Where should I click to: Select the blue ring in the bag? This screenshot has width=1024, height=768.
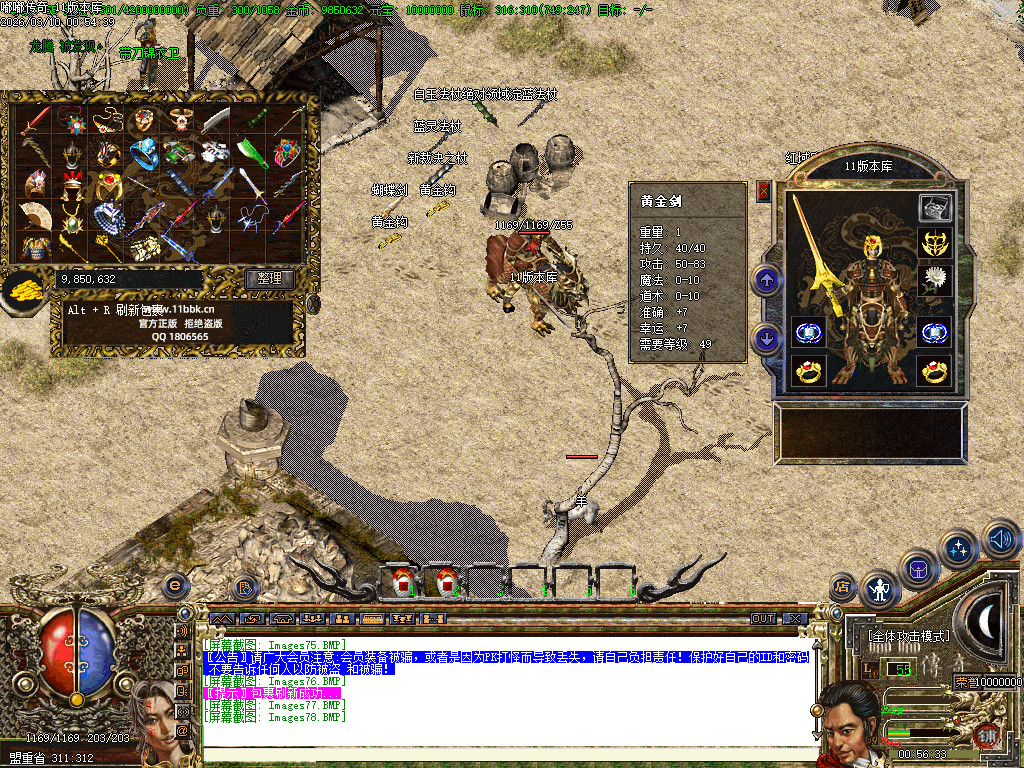pyautogui.click(x=143, y=153)
